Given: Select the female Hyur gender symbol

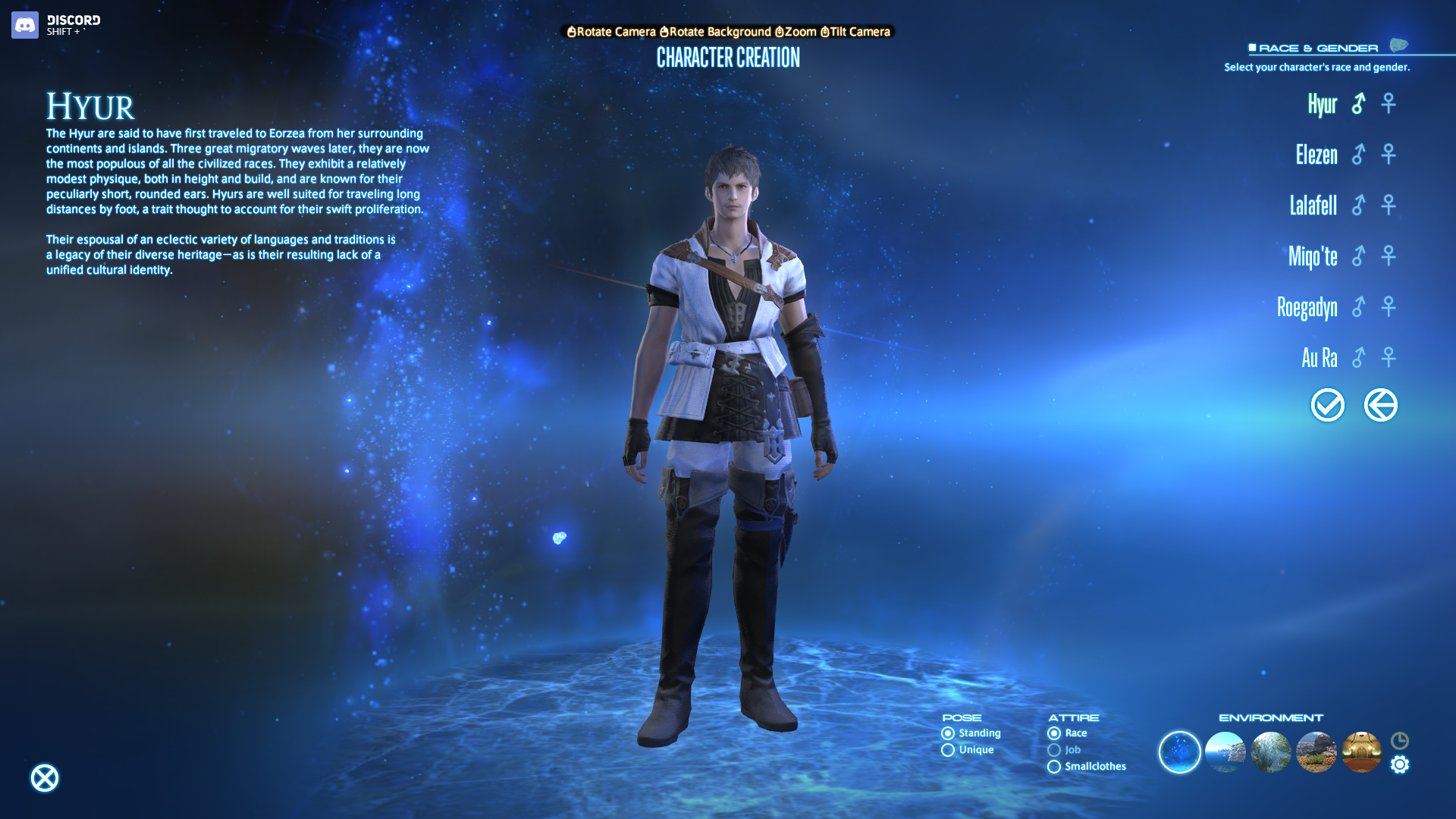Looking at the screenshot, I should point(1389,103).
